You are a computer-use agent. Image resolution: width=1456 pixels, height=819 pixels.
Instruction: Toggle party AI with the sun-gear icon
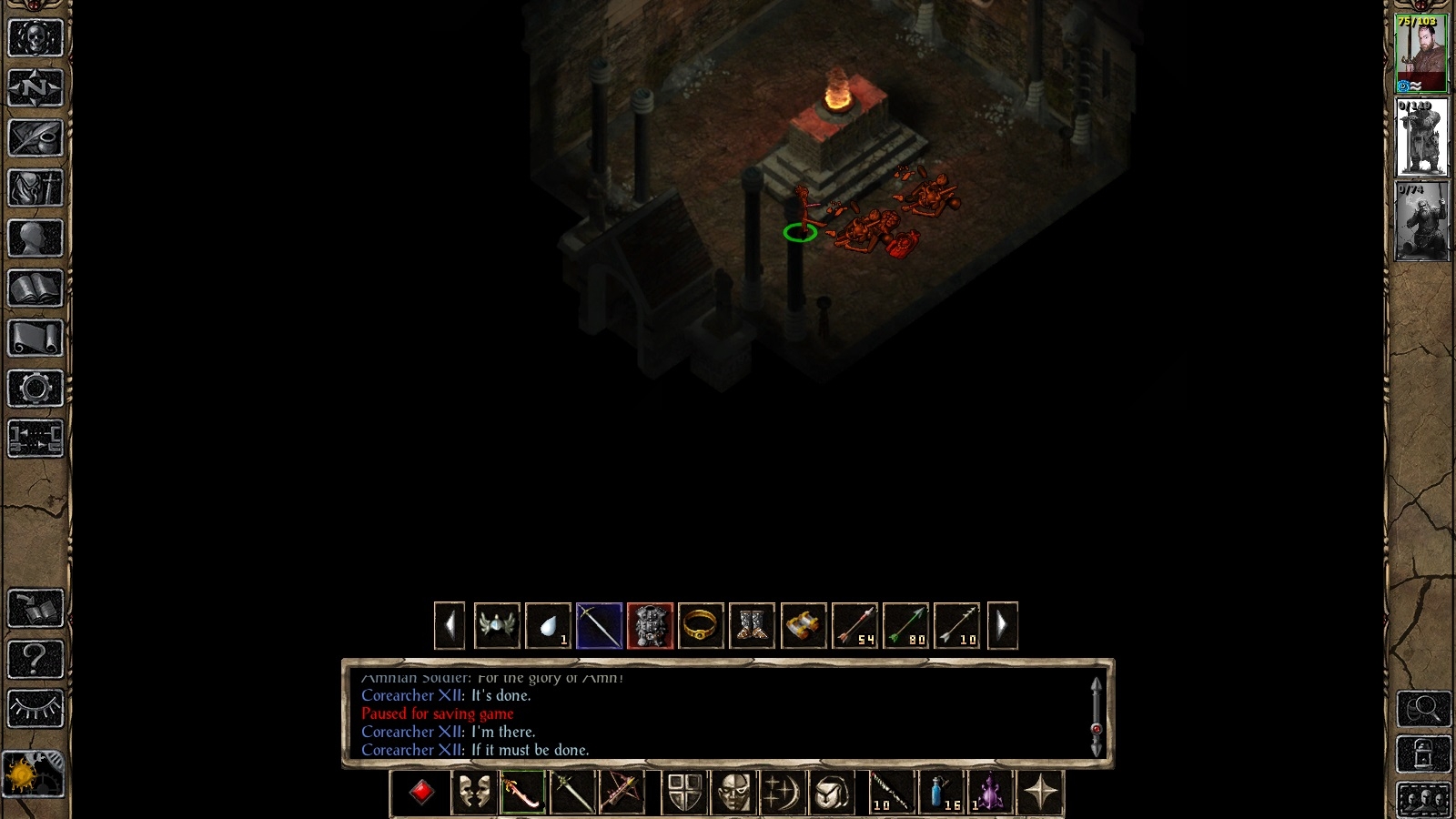[x=35, y=773]
